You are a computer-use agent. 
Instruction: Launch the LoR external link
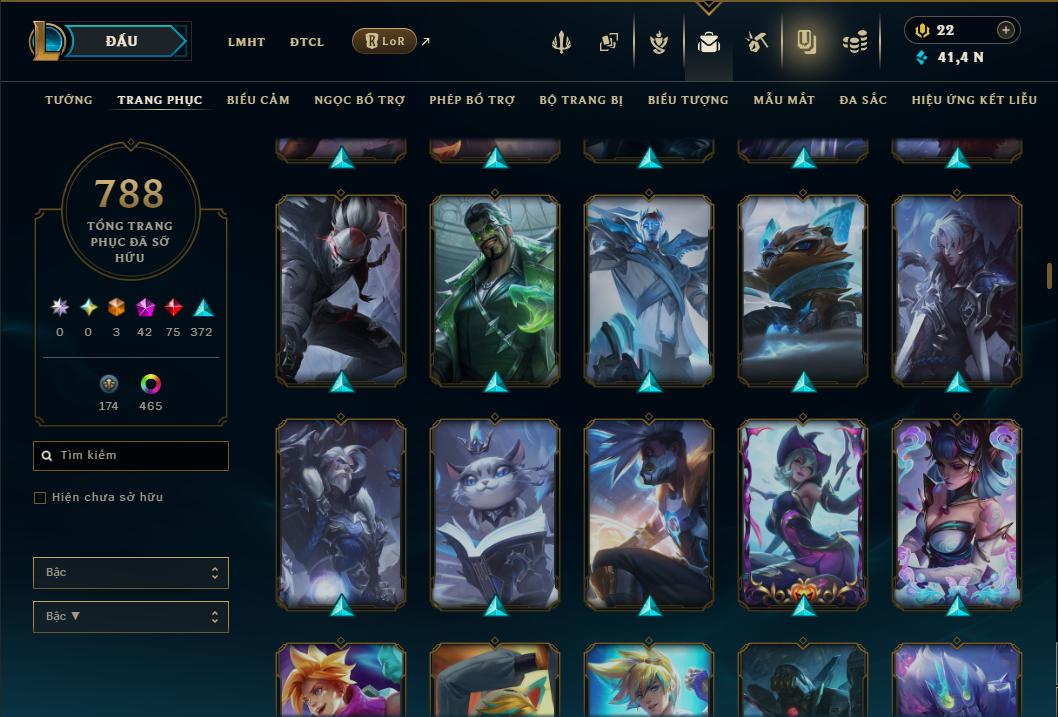coord(385,41)
